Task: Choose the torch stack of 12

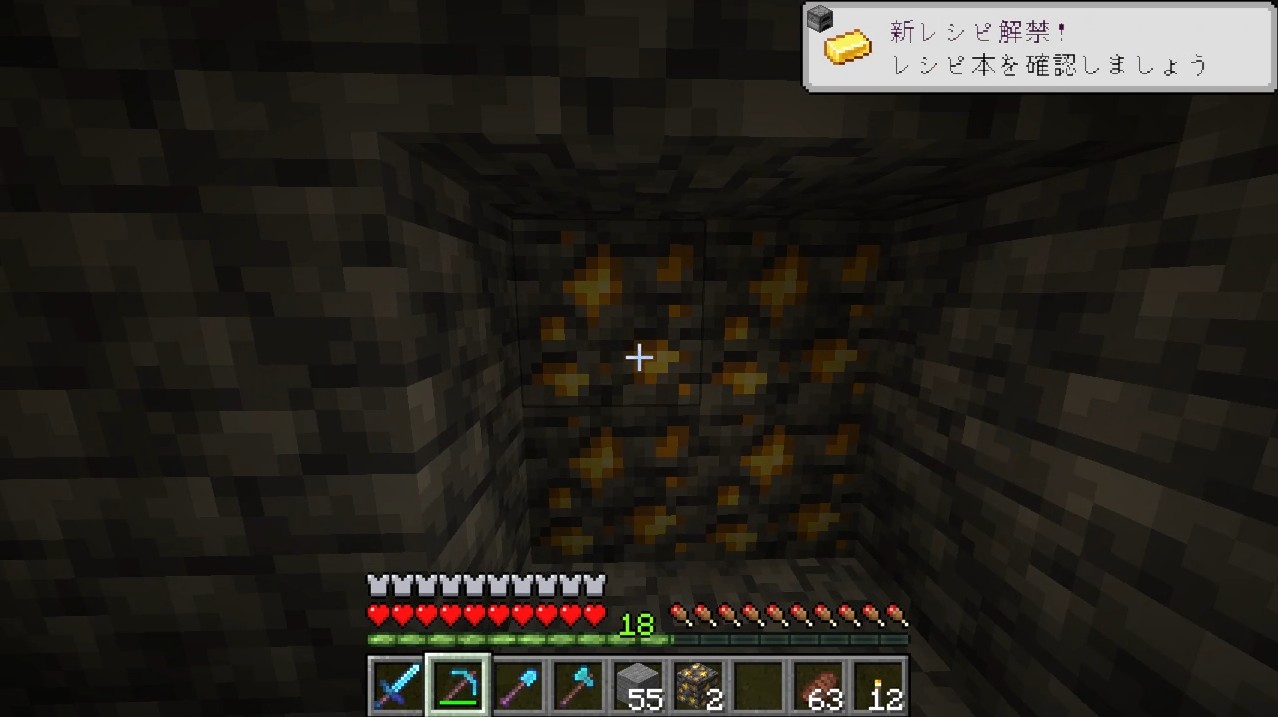Action: click(x=879, y=686)
